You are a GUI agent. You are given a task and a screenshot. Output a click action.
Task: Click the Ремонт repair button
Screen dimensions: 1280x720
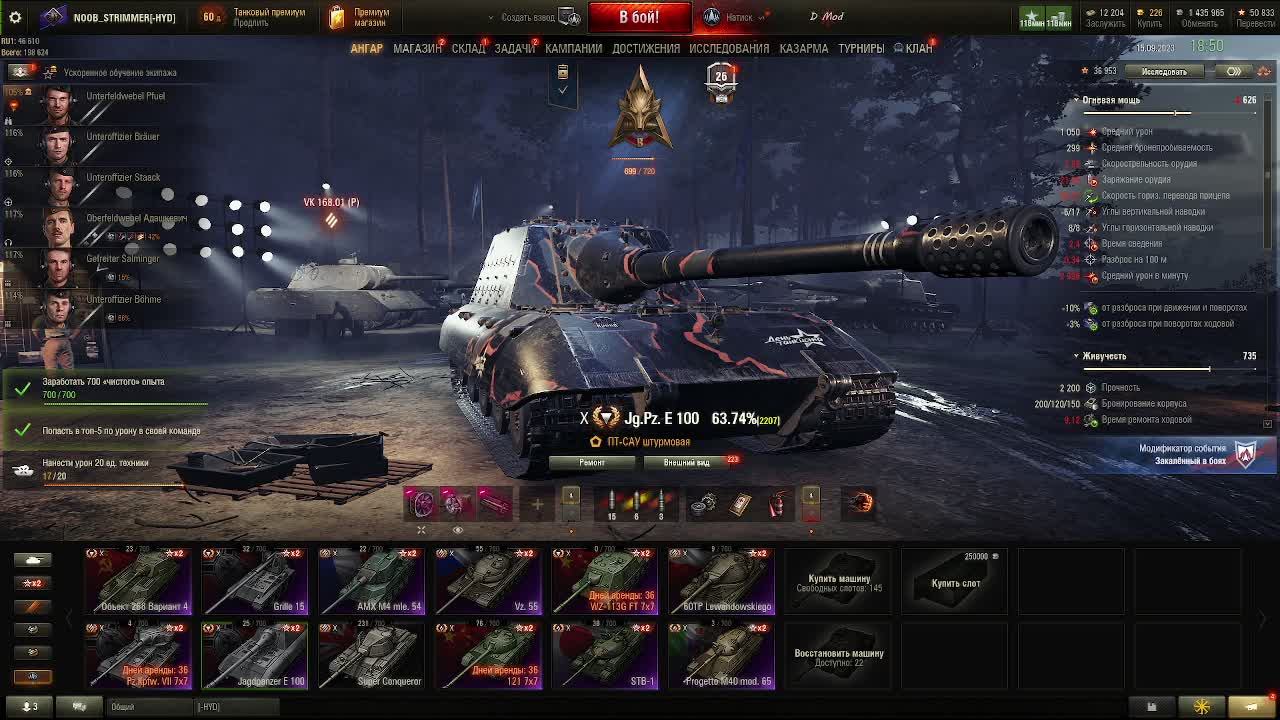[x=592, y=462]
